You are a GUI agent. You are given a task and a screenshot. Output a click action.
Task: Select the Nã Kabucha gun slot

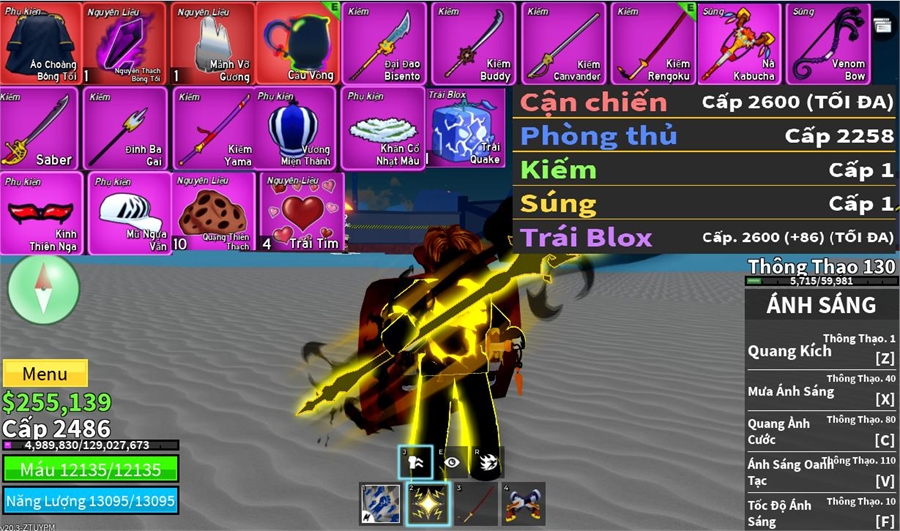(x=739, y=43)
